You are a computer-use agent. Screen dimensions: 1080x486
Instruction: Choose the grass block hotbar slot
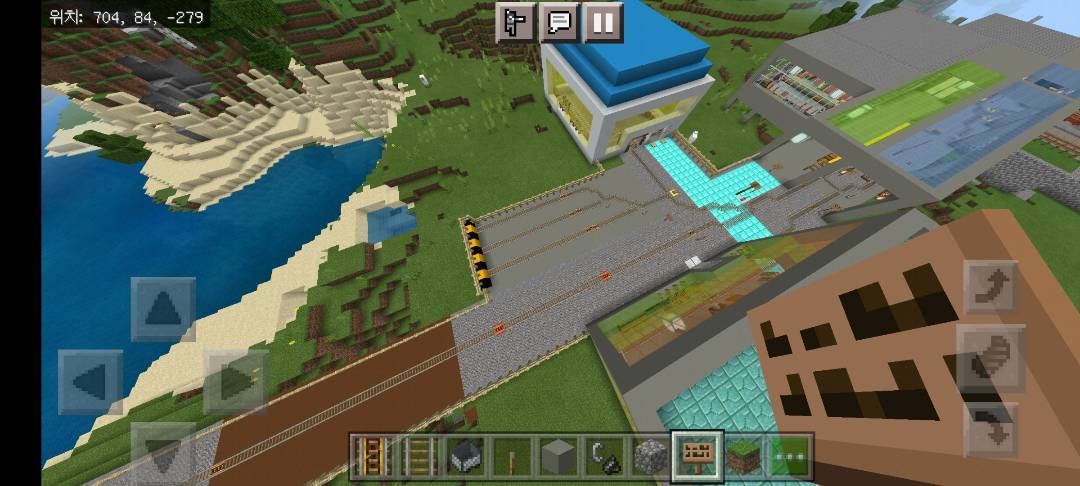click(744, 457)
